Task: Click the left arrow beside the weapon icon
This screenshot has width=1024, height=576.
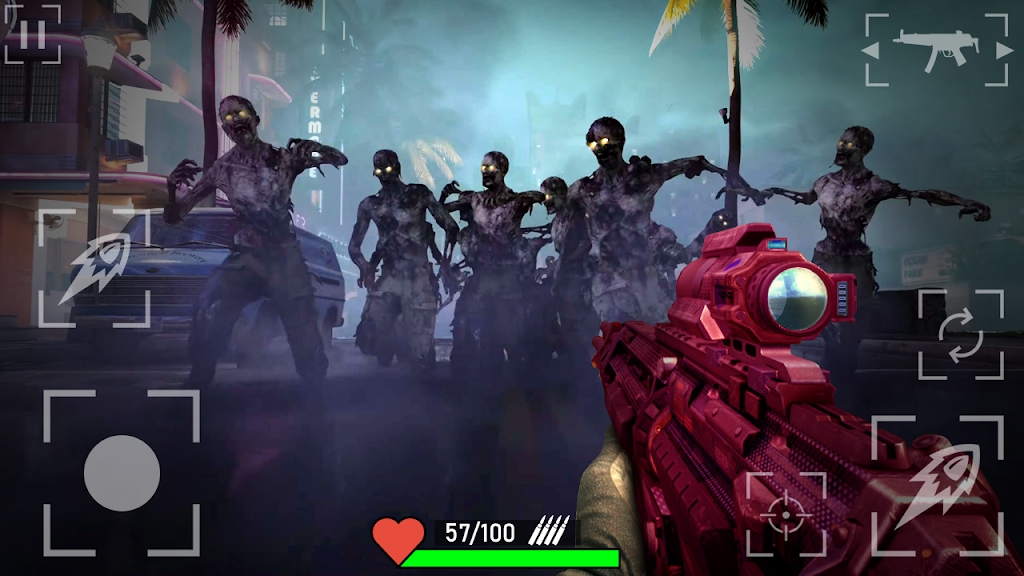Action: tap(871, 48)
